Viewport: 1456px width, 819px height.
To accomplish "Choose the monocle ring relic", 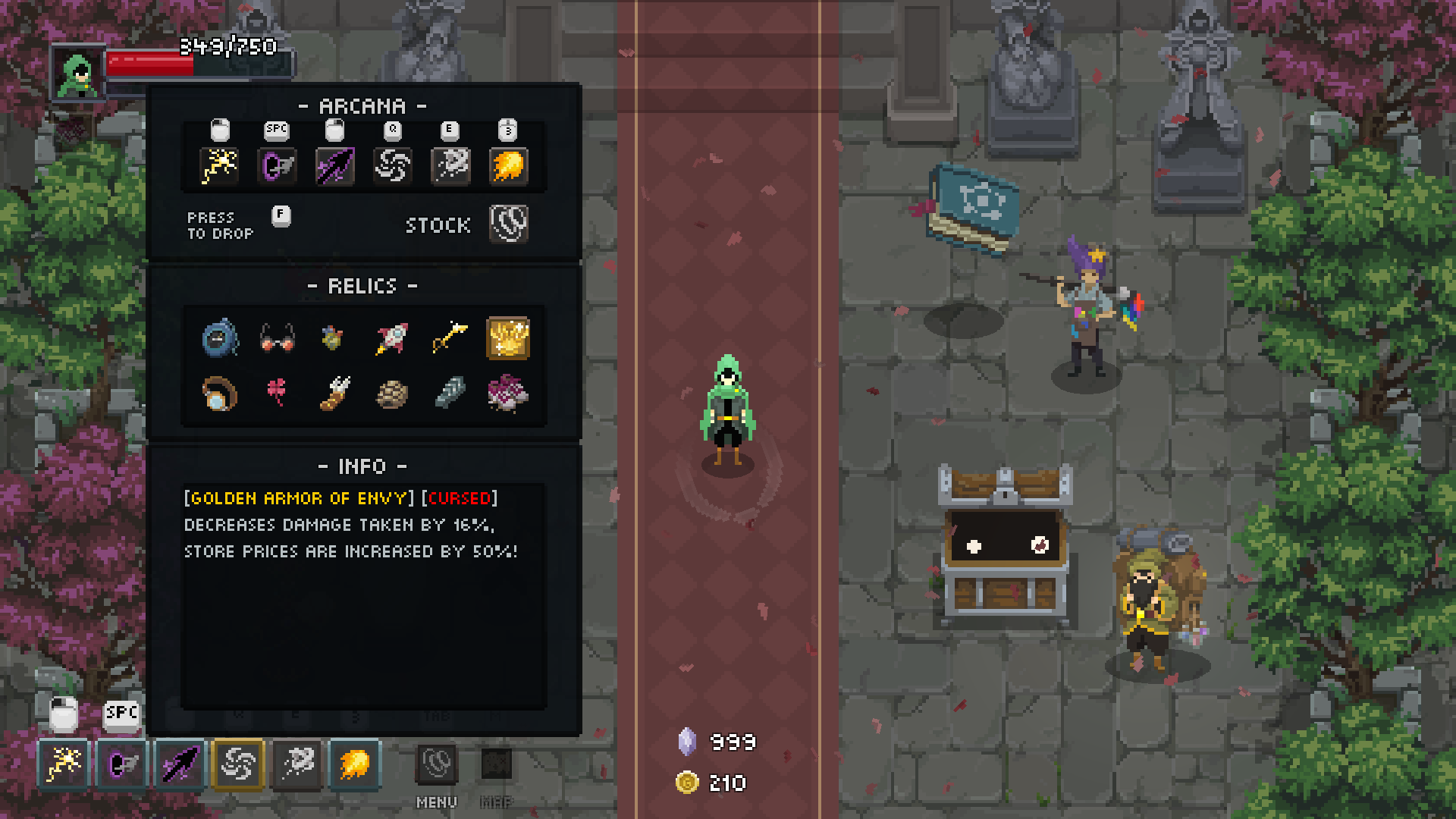I will pyautogui.click(x=219, y=394).
